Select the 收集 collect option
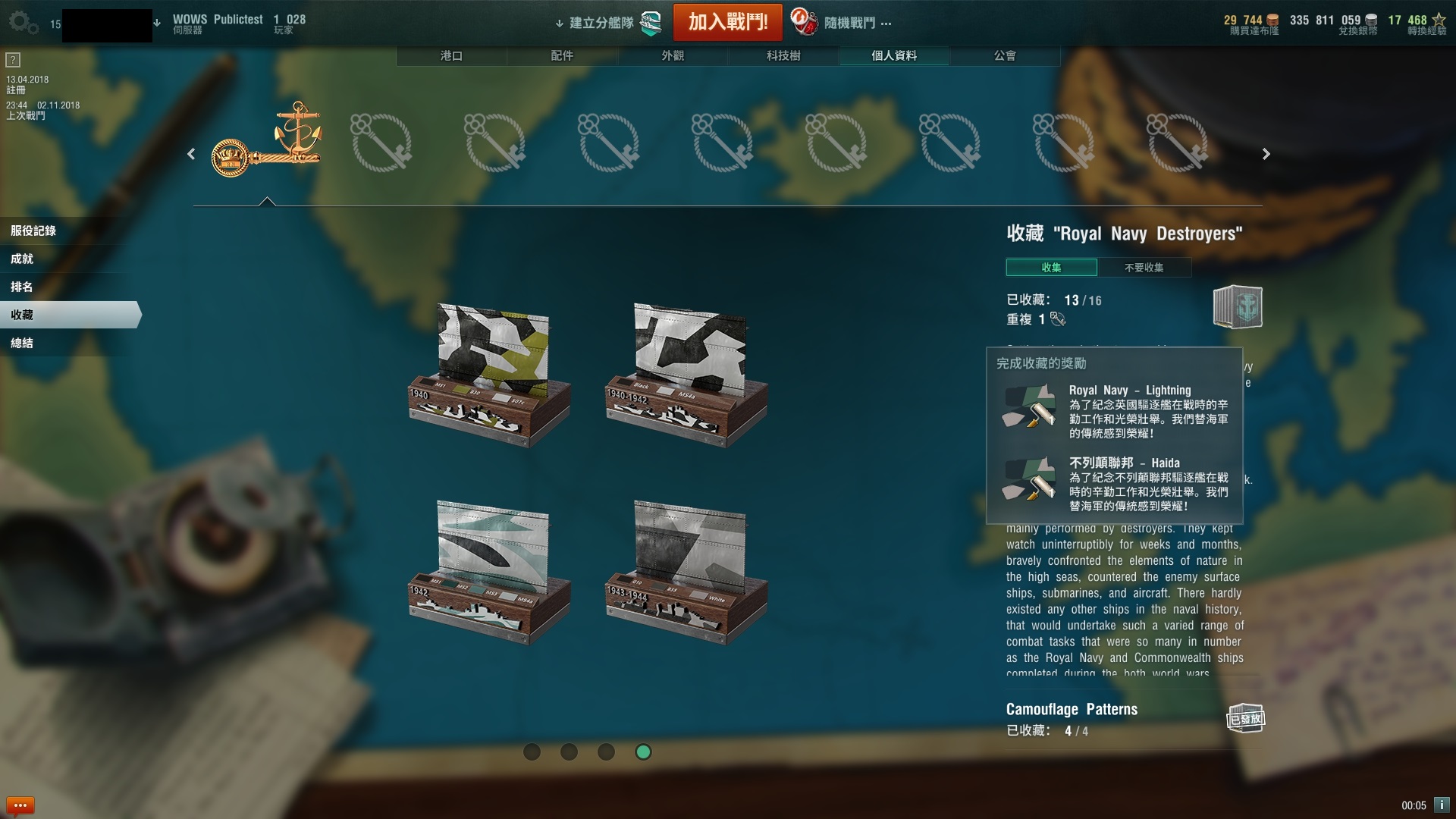 1051,268
